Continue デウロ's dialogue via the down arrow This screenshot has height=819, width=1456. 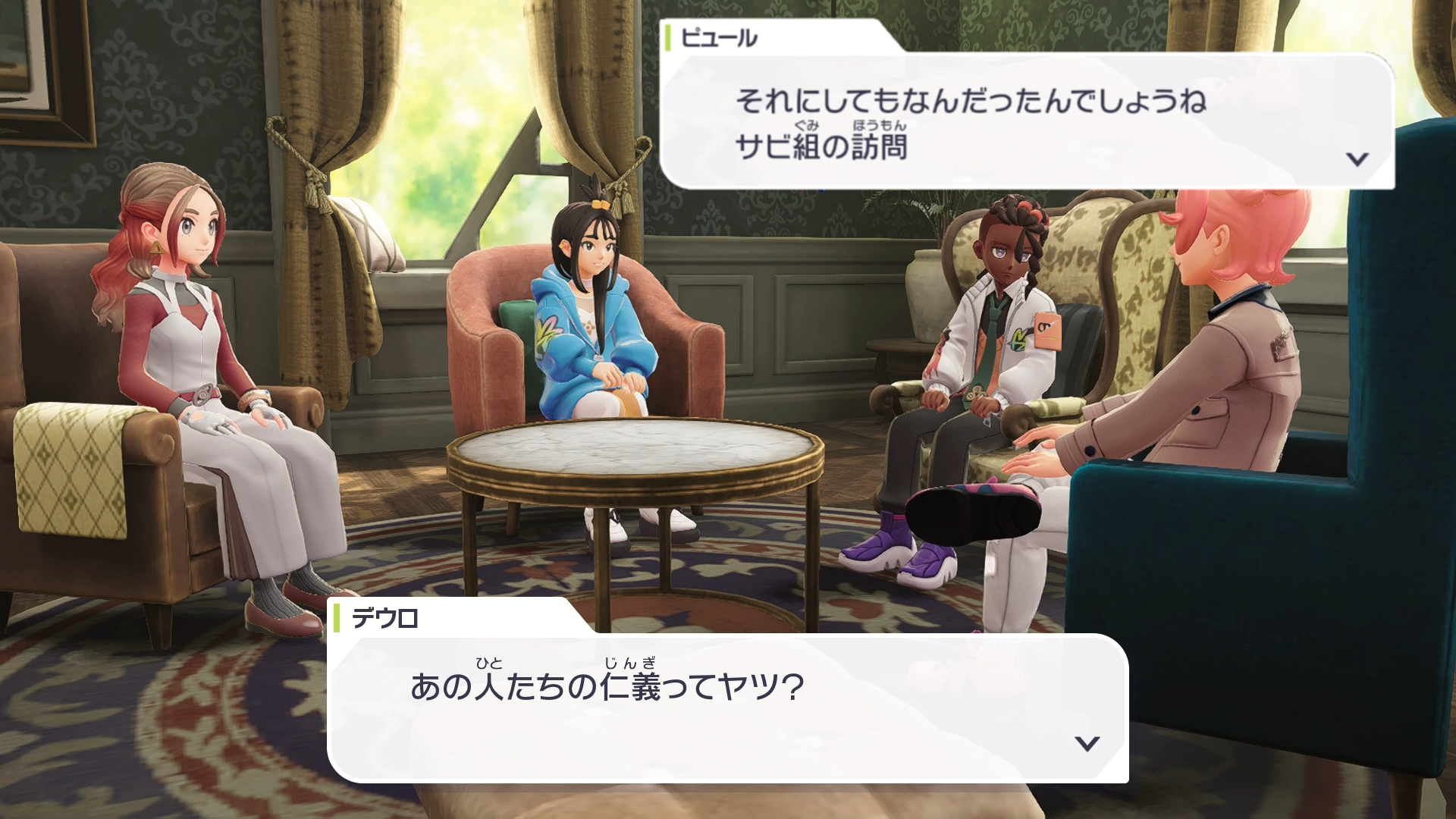tap(1087, 743)
